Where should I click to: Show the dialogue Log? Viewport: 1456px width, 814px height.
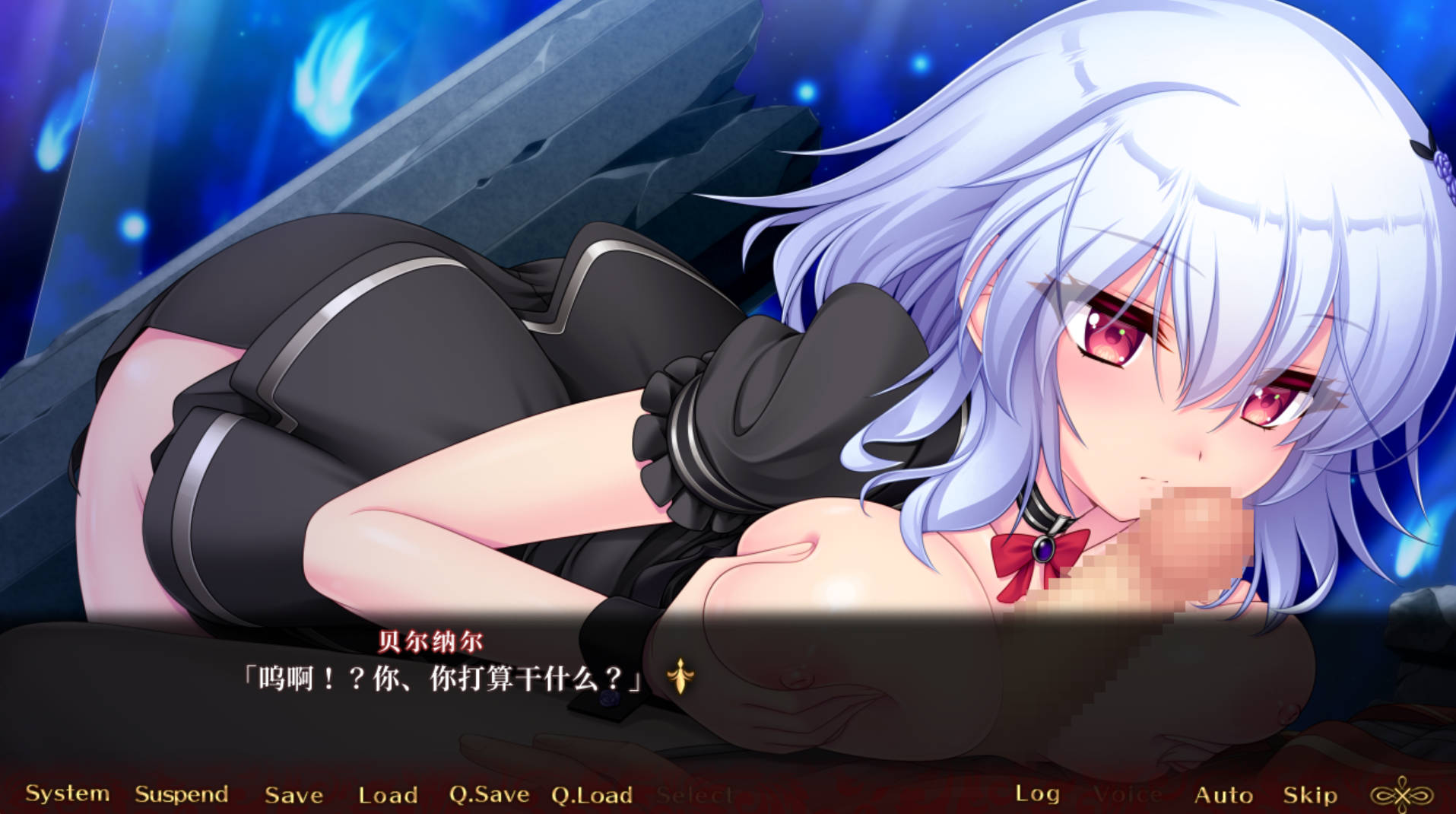click(x=1037, y=793)
